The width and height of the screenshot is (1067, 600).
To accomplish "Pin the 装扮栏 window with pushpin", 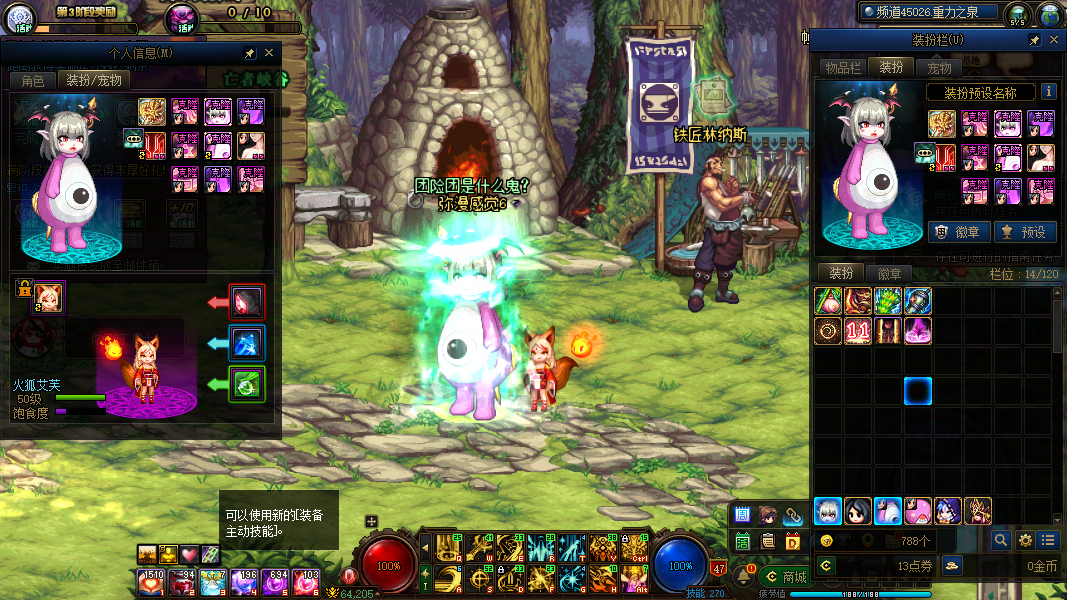I will coord(1034,40).
